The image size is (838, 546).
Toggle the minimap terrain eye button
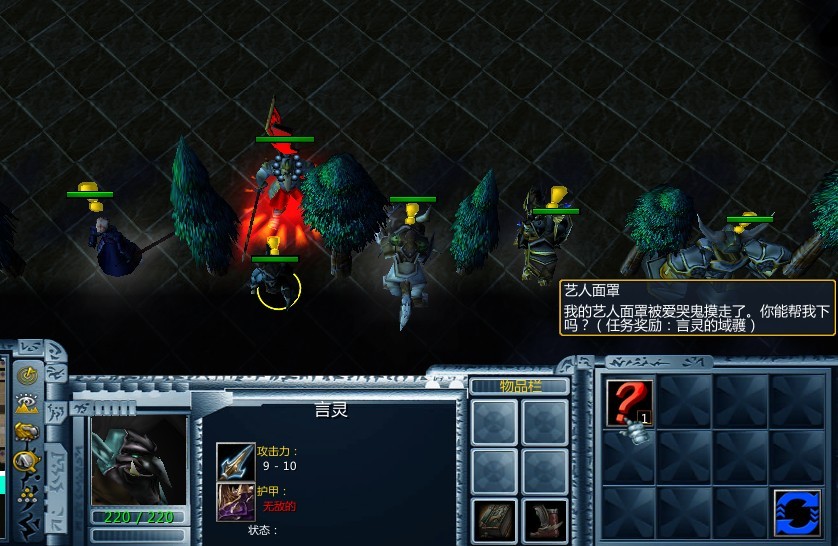point(28,404)
